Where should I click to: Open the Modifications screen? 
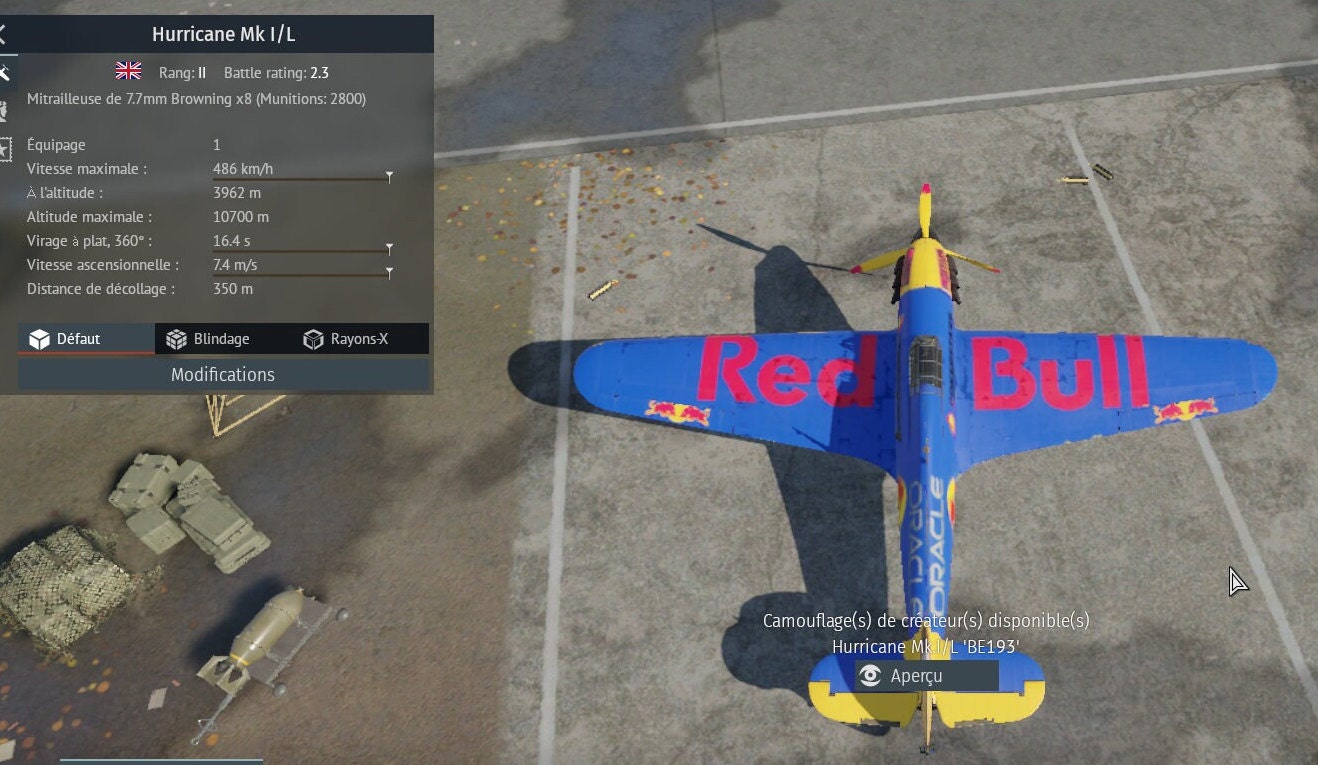[x=222, y=374]
